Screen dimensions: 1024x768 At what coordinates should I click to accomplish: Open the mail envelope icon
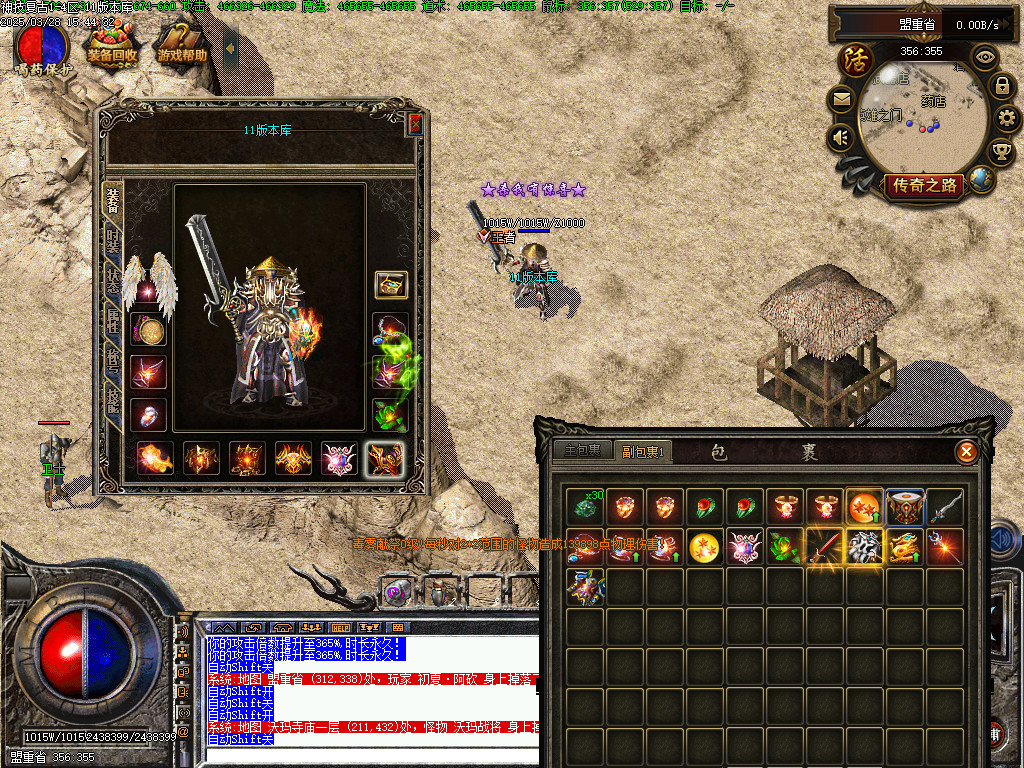pos(841,99)
